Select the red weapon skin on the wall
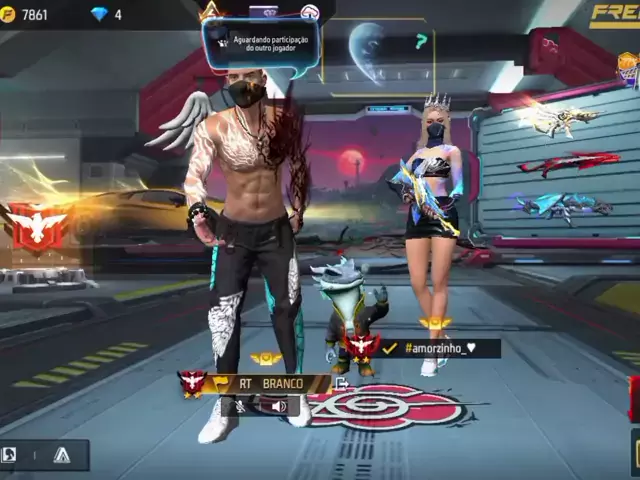 click(x=568, y=163)
